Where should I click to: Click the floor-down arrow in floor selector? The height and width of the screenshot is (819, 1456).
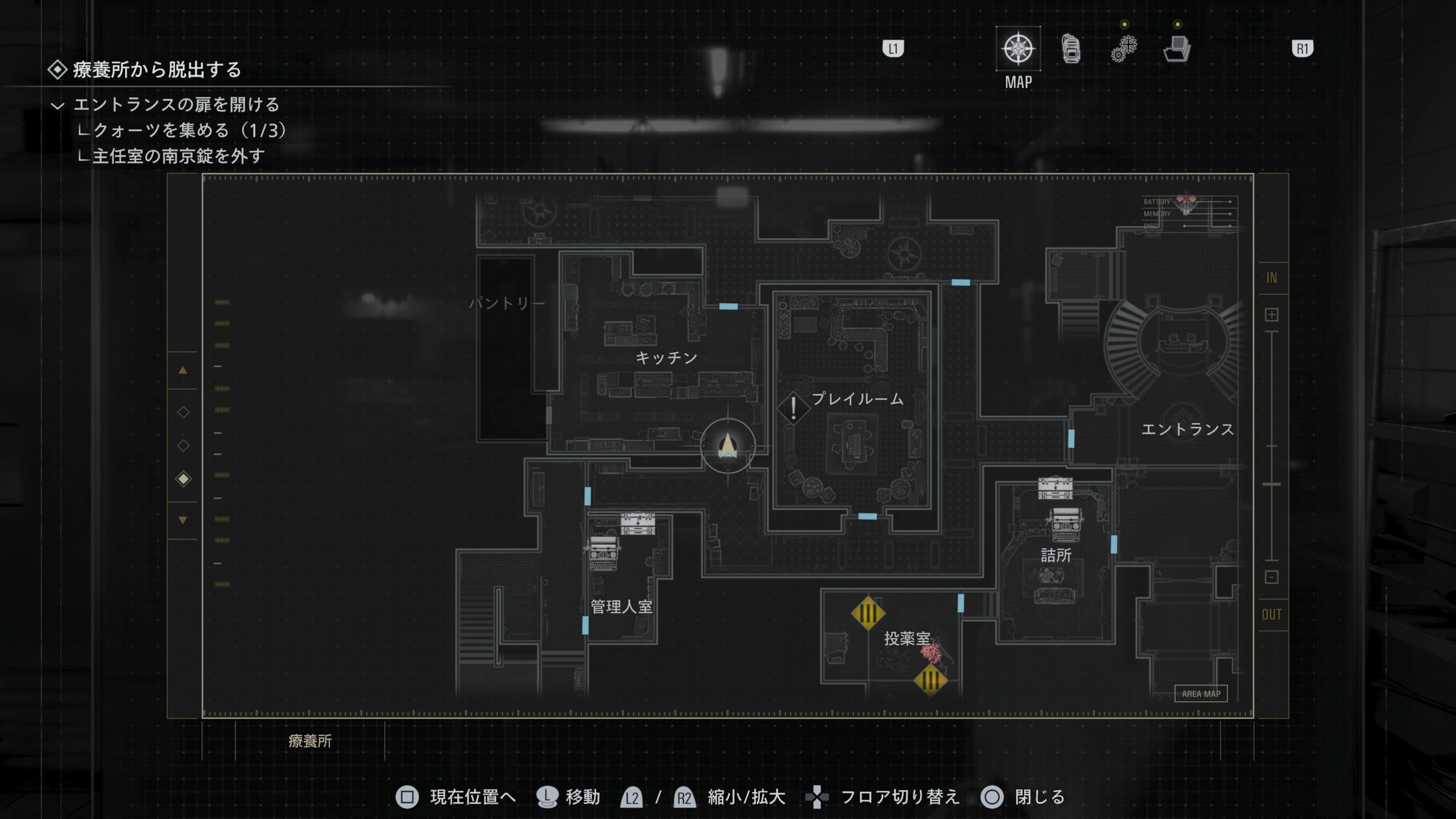[183, 520]
